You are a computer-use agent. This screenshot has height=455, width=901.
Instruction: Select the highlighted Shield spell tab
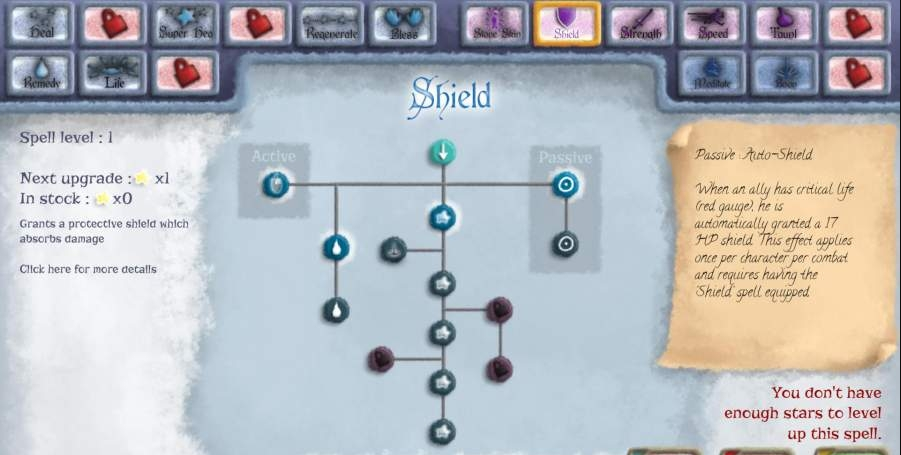point(567,24)
